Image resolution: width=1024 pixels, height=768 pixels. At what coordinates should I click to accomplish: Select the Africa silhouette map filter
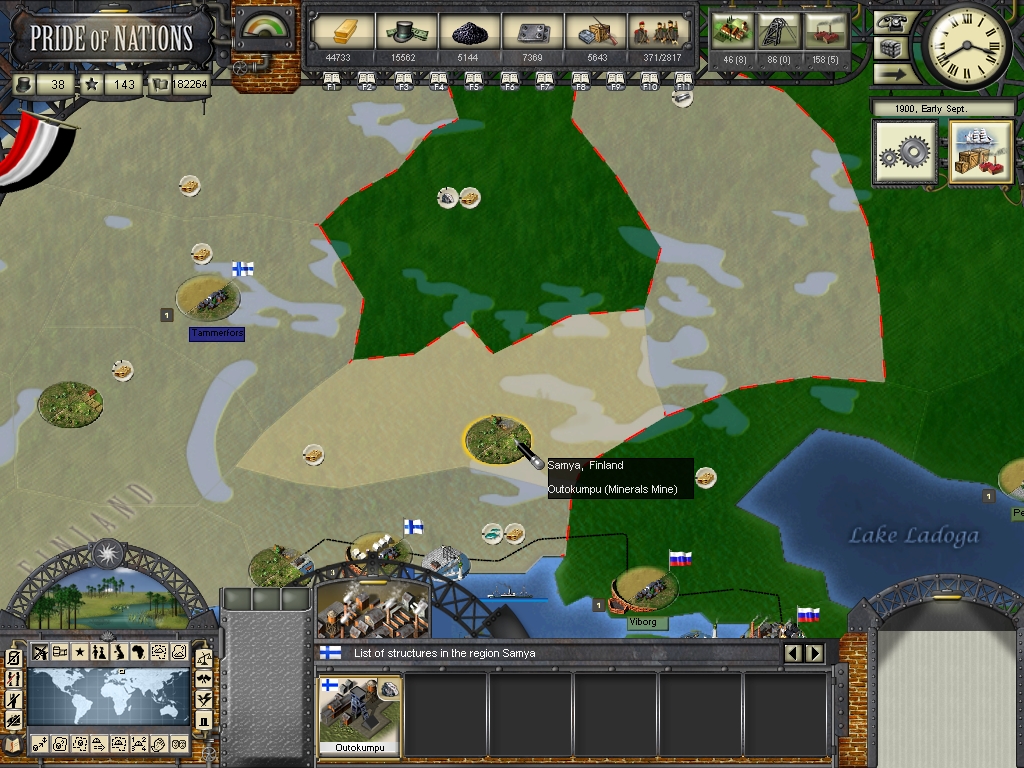[x=139, y=653]
